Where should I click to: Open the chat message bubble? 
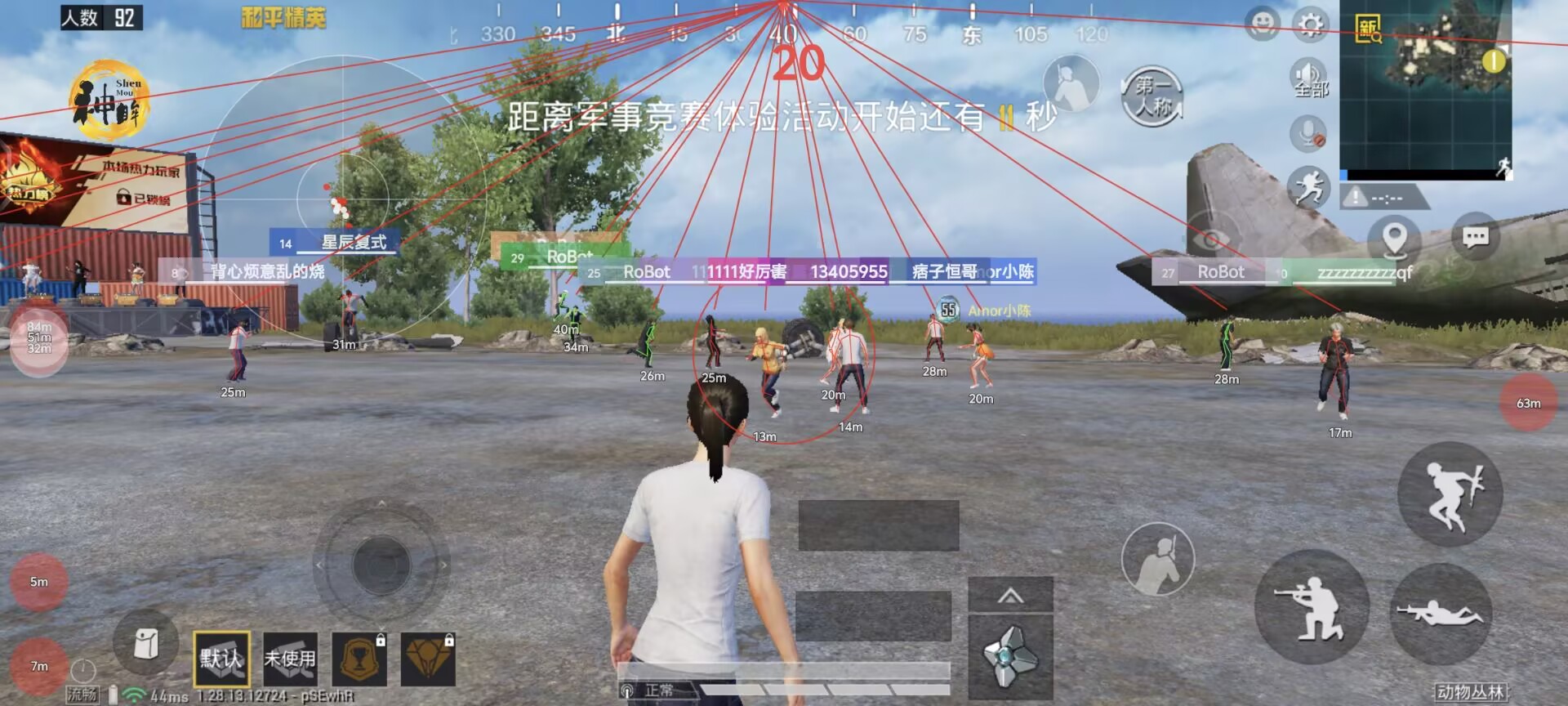1475,235
